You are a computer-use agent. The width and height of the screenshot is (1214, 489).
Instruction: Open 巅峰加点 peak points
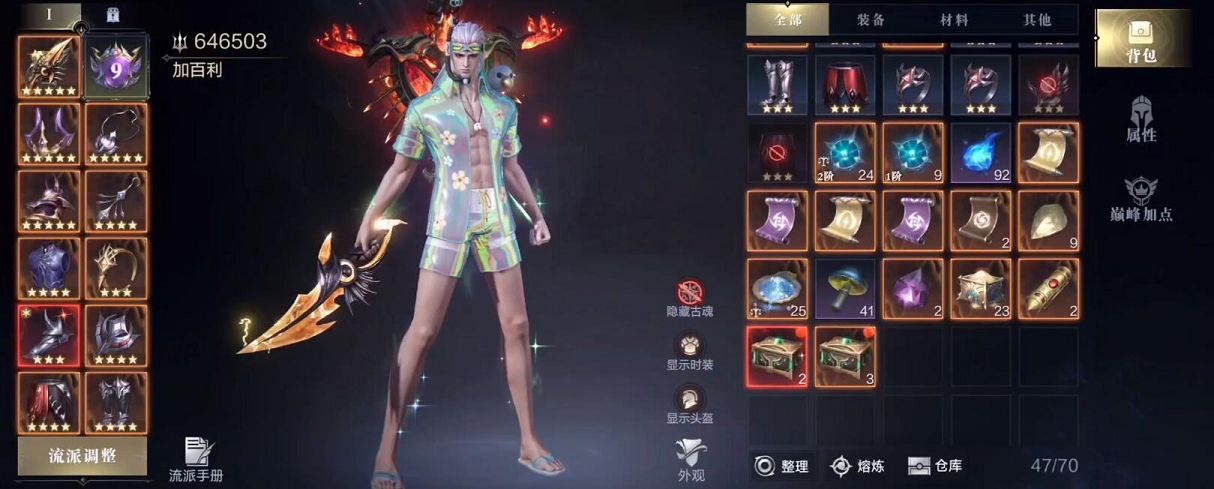(x=1142, y=199)
